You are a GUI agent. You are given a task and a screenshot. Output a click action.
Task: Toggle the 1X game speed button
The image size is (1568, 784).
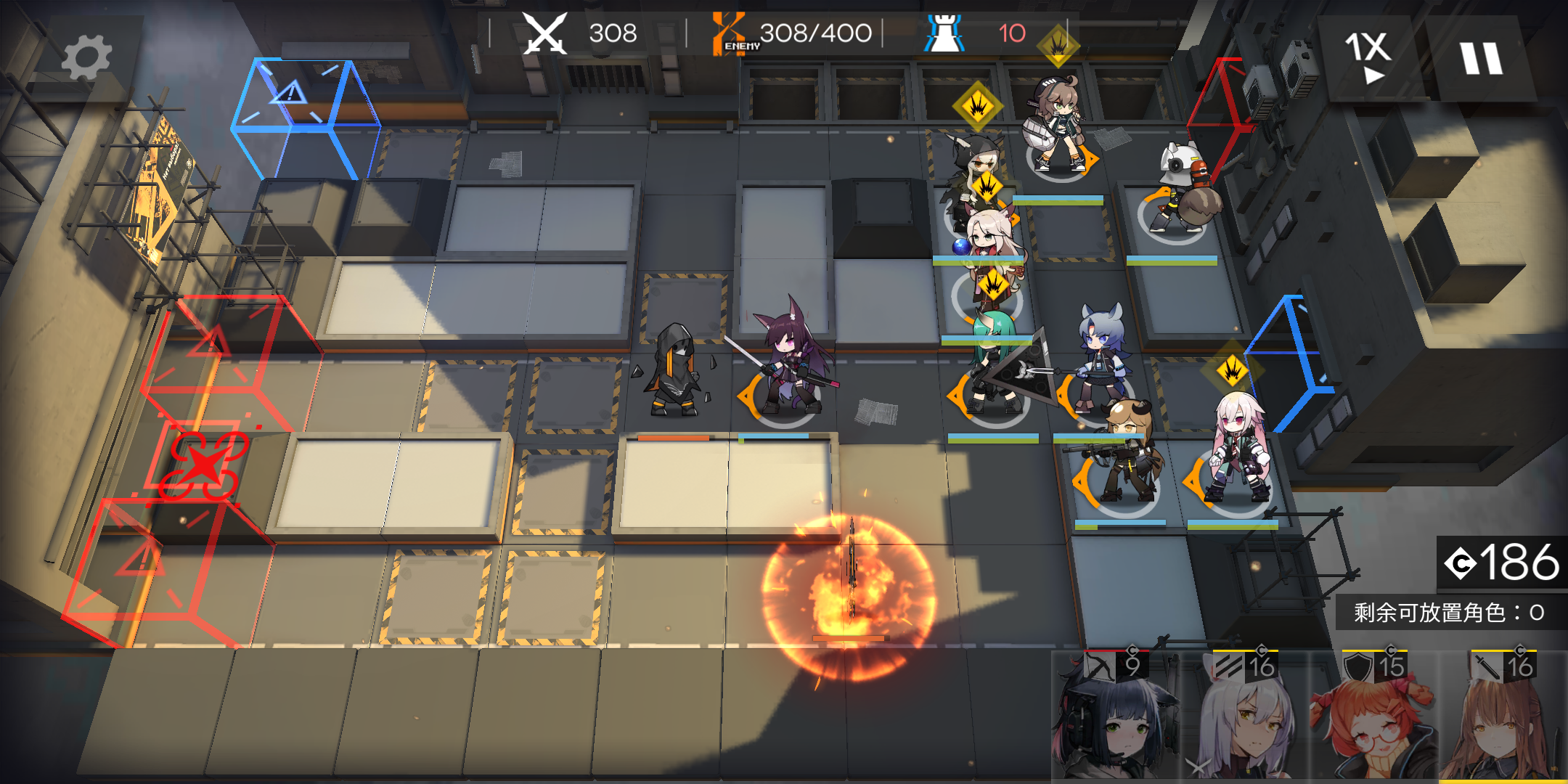1368,57
